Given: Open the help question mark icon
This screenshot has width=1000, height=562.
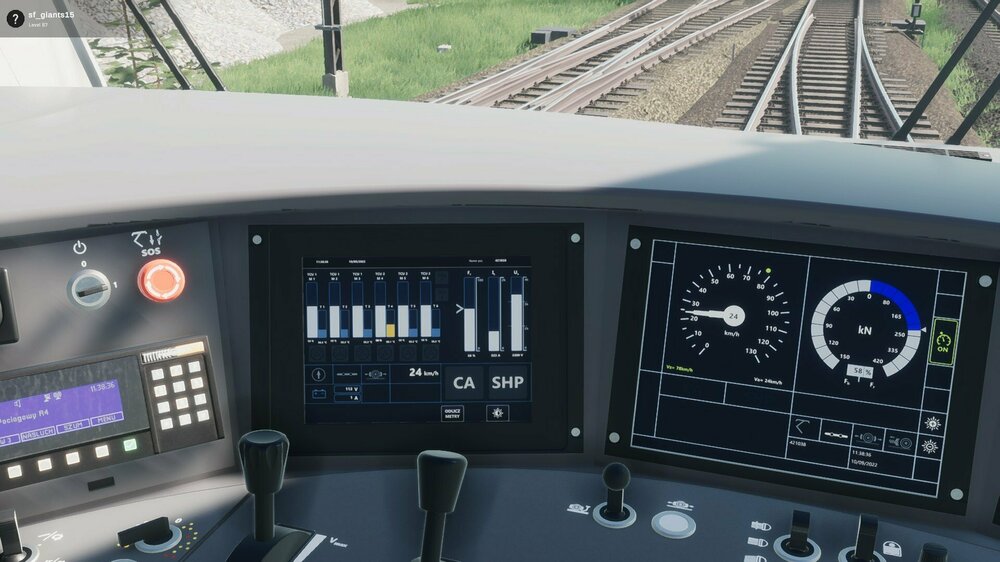Looking at the screenshot, I should click(15, 18).
